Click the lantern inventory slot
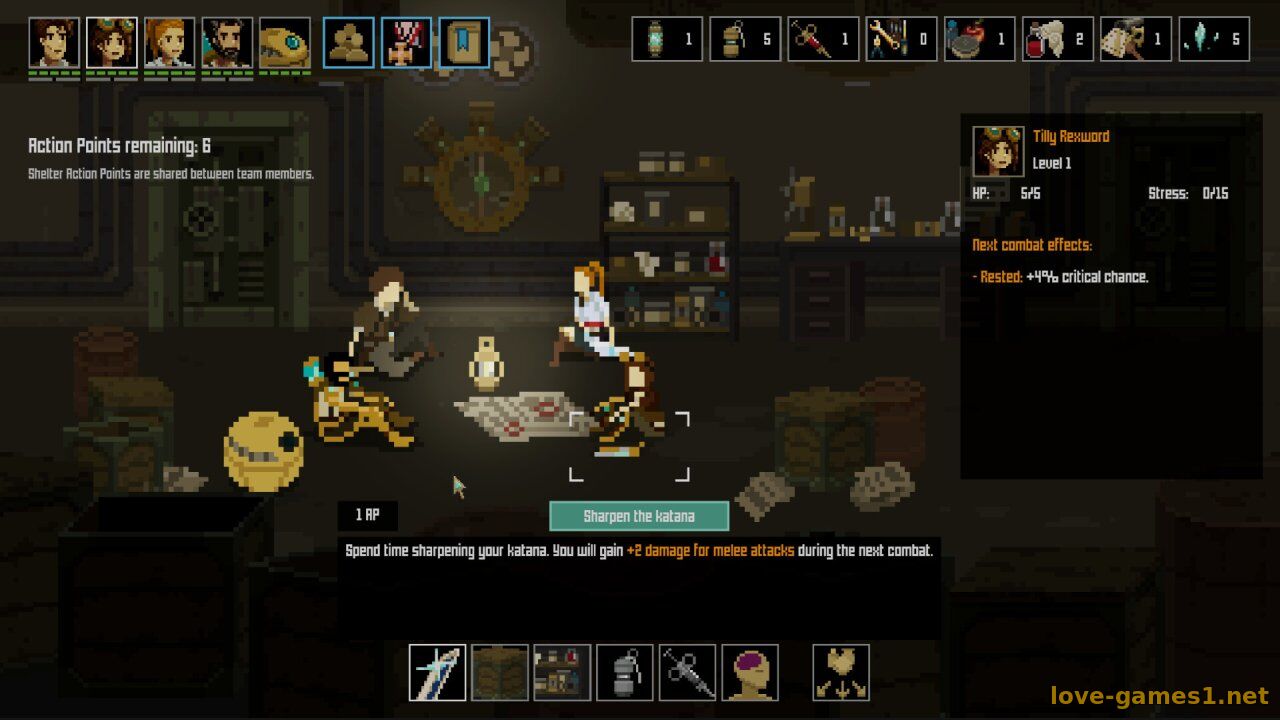Viewport: 1280px width, 720px height. click(668, 39)
